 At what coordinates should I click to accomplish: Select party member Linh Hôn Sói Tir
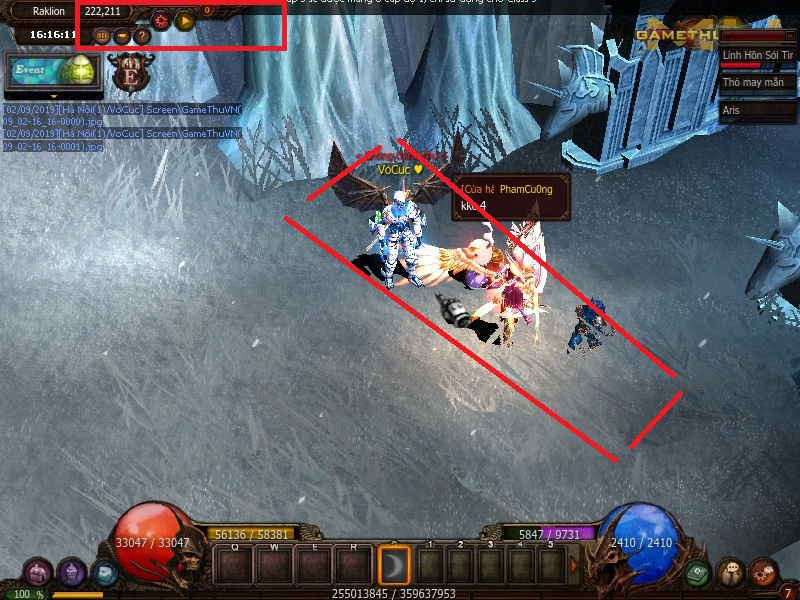coord(758,54)
